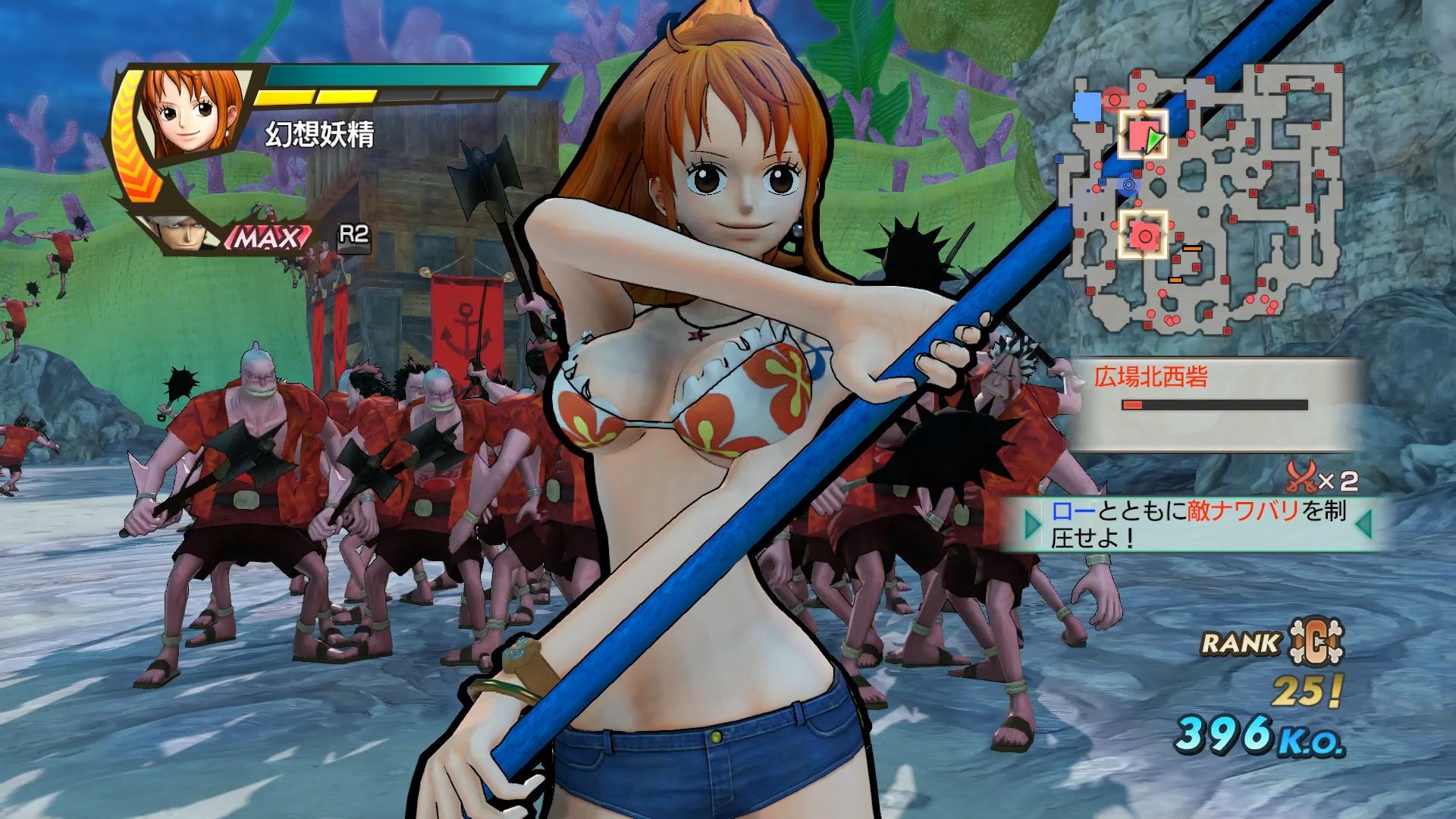Select the green player arrow on the minimap

pyautogui.click(x=1153, y=140)
